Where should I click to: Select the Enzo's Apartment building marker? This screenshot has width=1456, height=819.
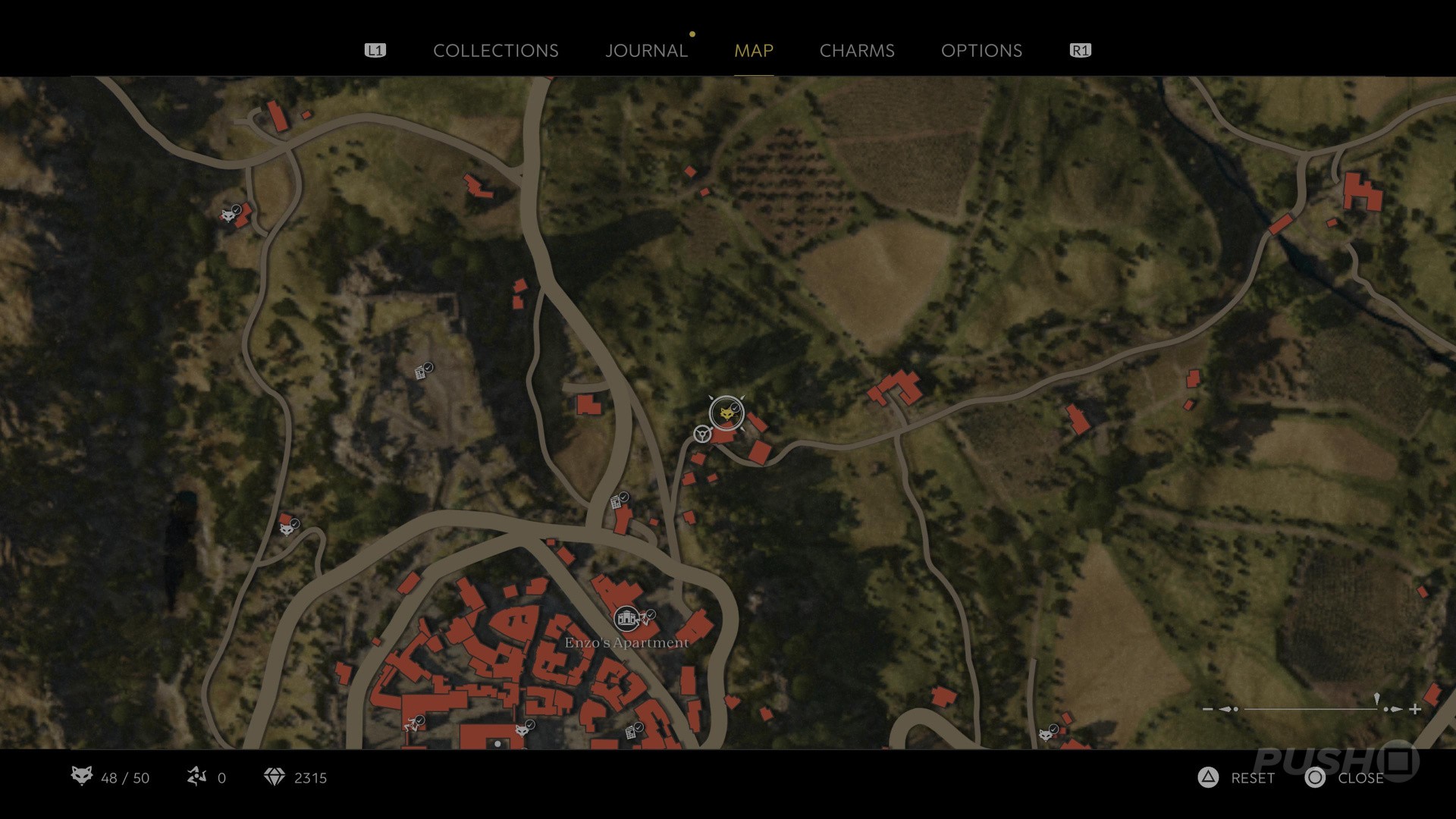[626, 619]
